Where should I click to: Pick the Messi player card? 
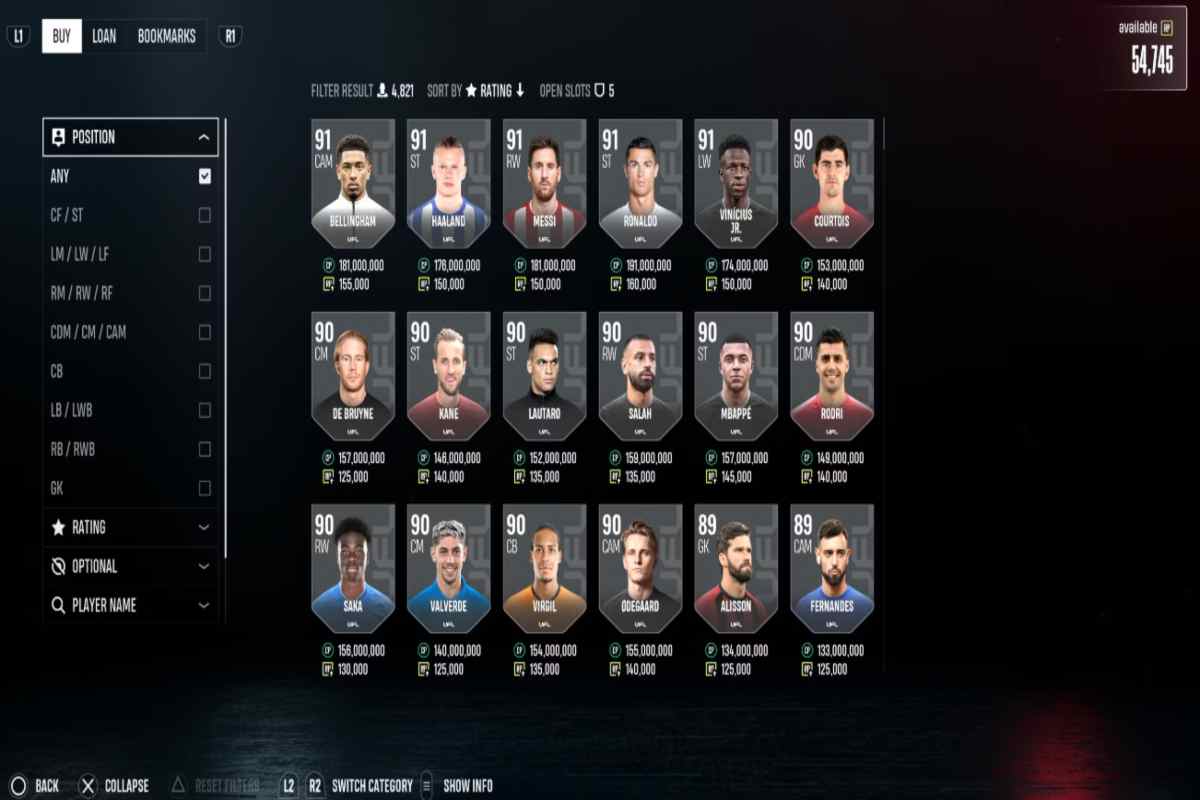pos(544,184)
